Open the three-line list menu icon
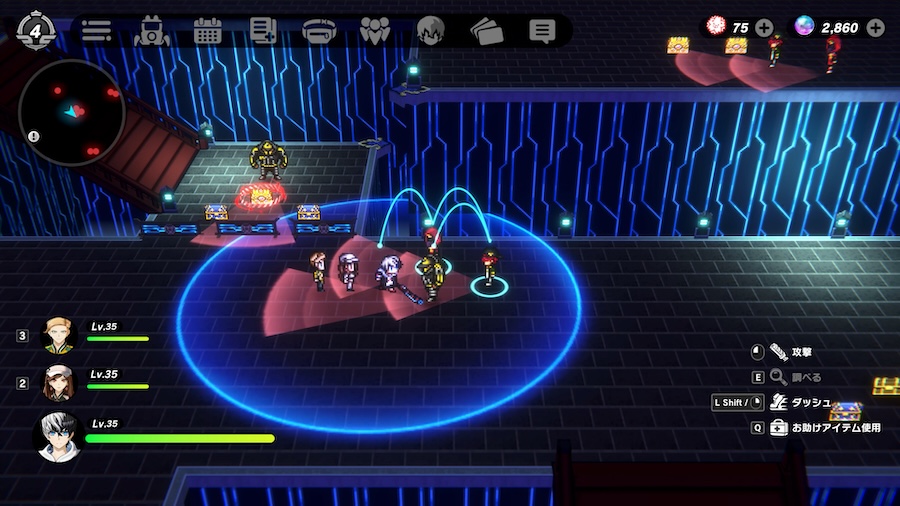Viewport: 900px width, 506px height. [x=96, y=30]
